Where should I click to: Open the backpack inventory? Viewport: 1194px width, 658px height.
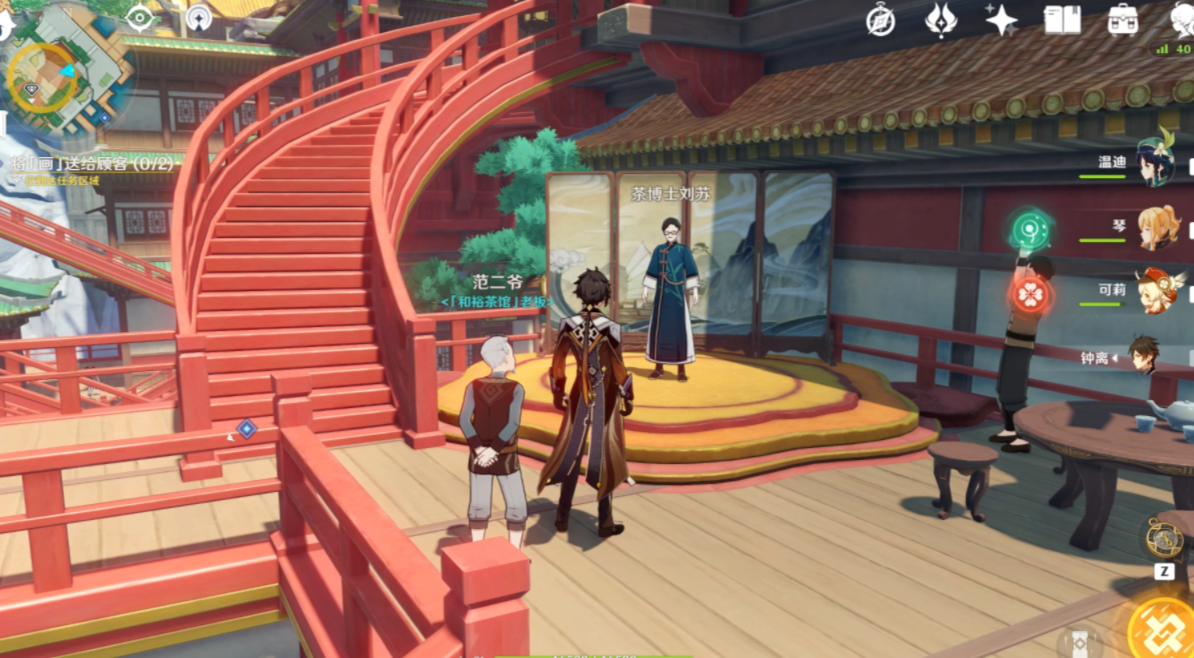(1123, 19)
